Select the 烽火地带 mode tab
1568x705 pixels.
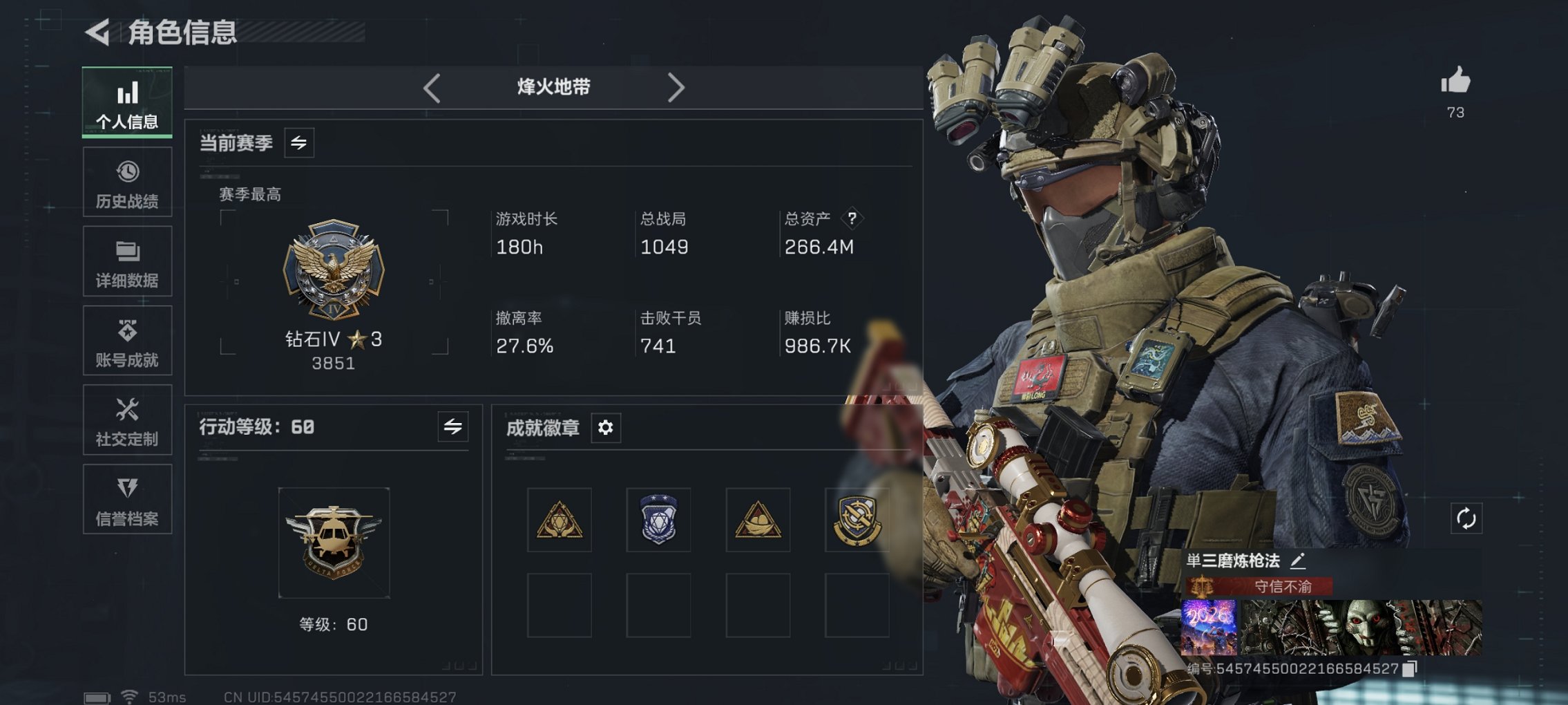coord(553,87)
